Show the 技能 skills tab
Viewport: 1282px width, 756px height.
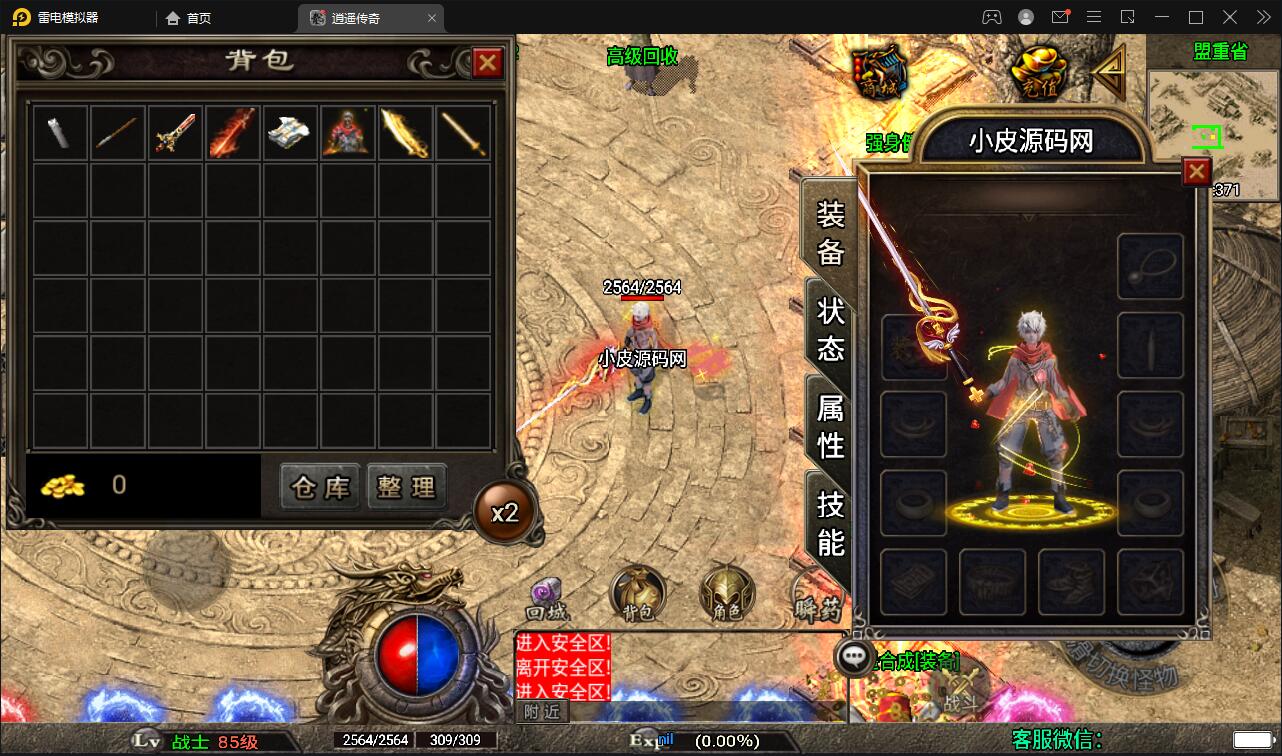(x=831, y=523)
